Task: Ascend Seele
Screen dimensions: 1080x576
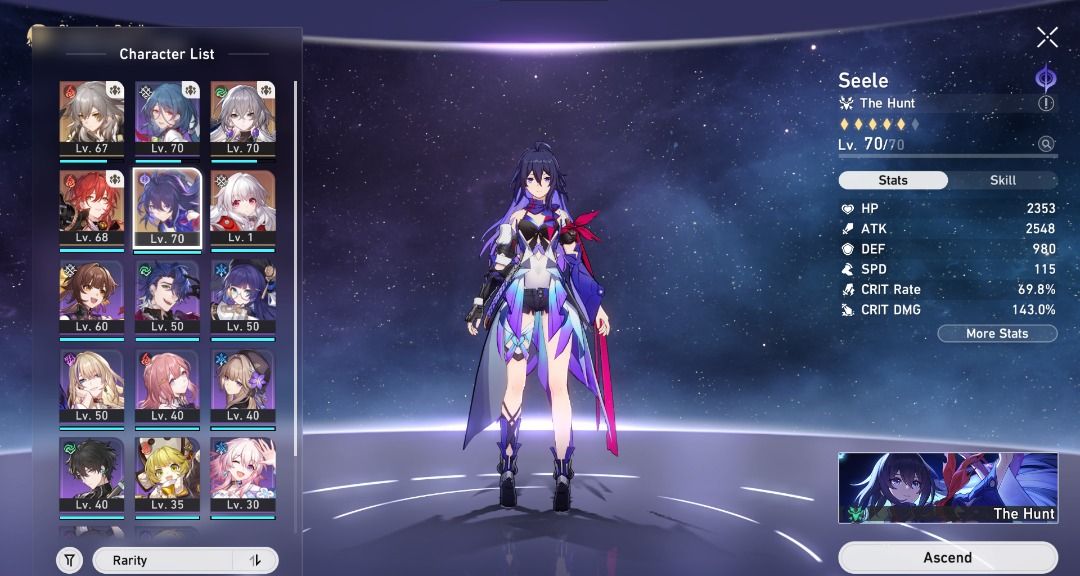Action: pyautogui.click(x=947, y=557)
